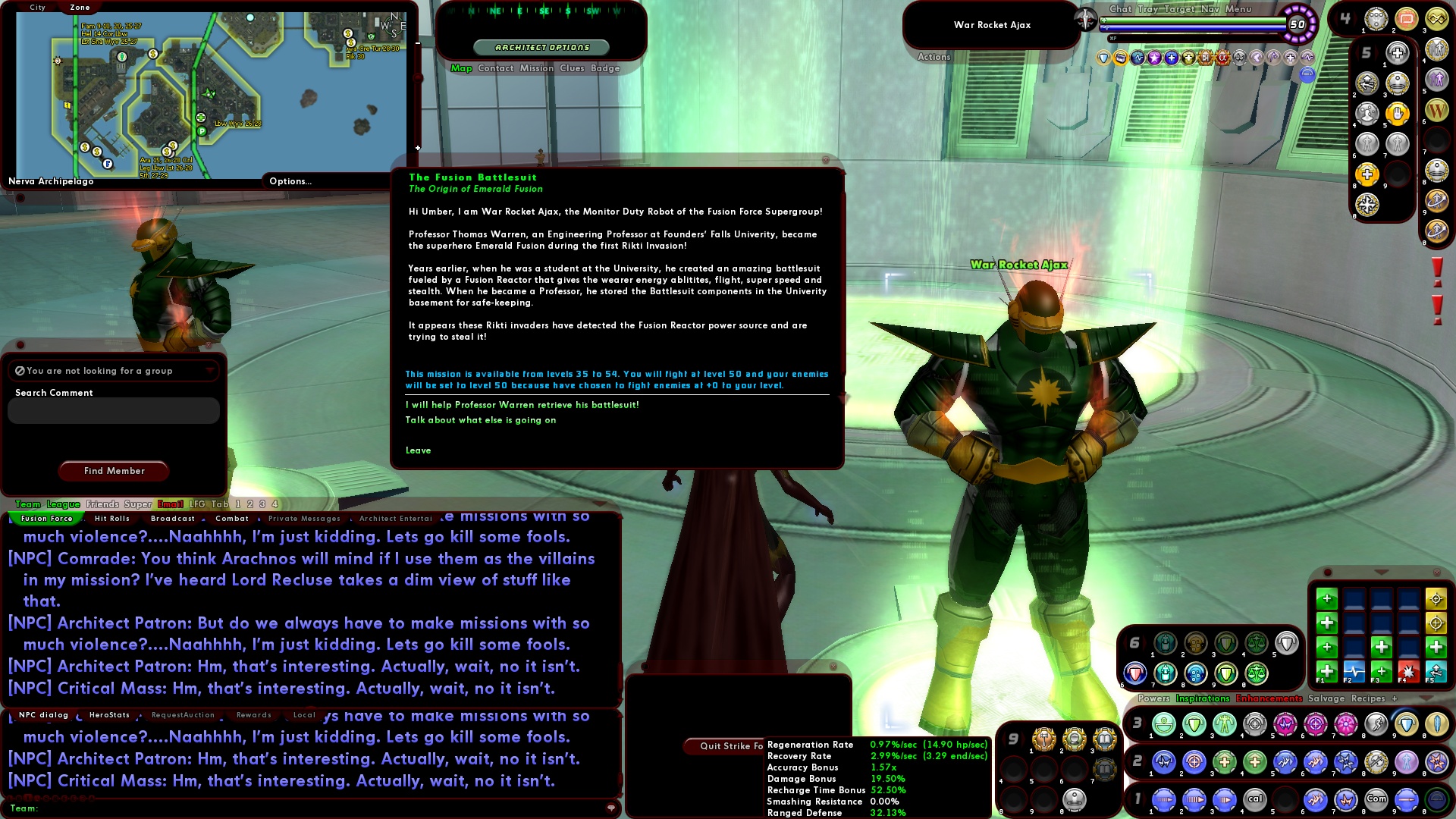The width and height of the screenshot is (1456, 819).
Task: Activate the "cal" power in tray 1
Action: coord(1256,798)
